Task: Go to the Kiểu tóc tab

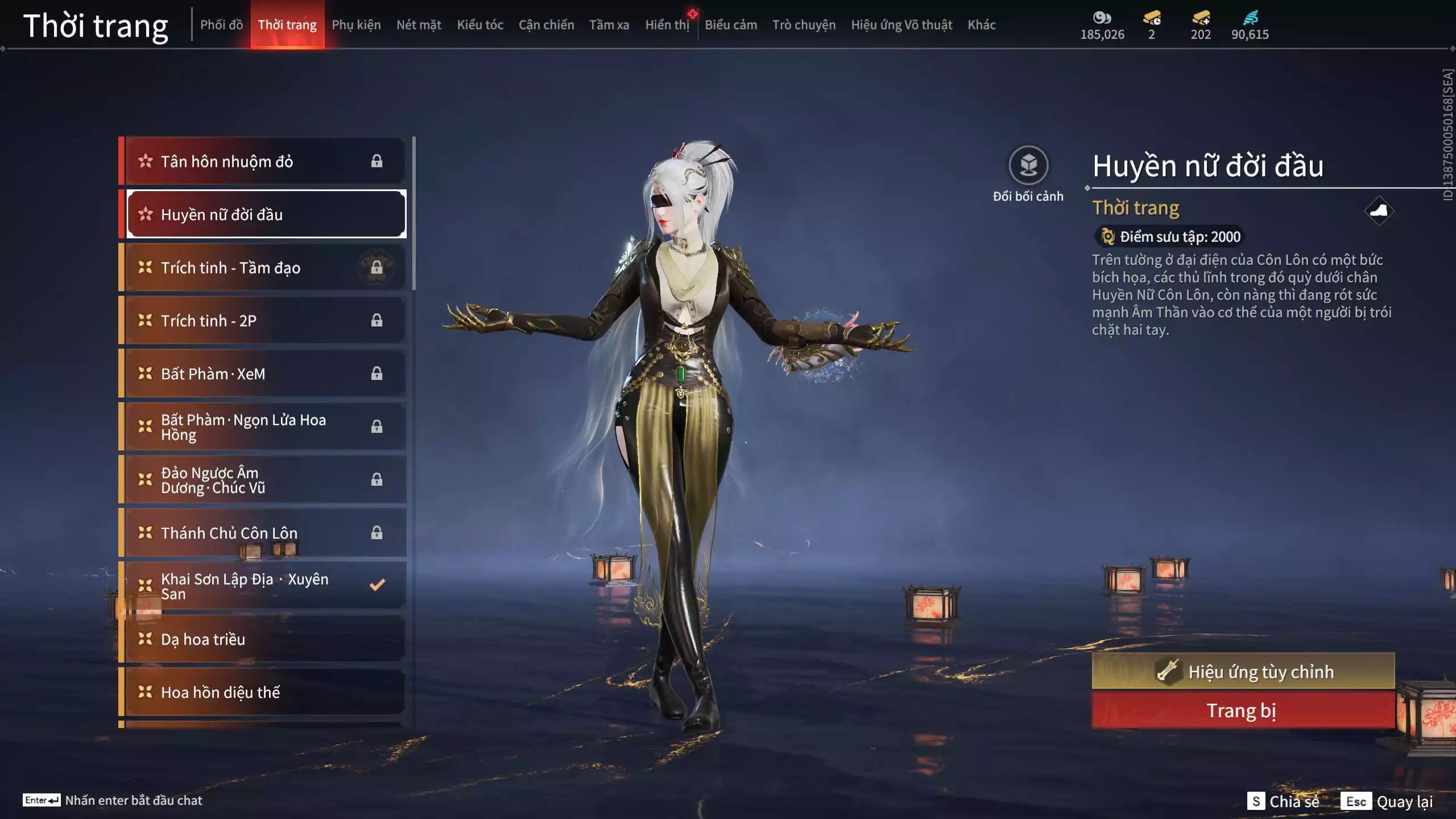Action: coord(480,25)
